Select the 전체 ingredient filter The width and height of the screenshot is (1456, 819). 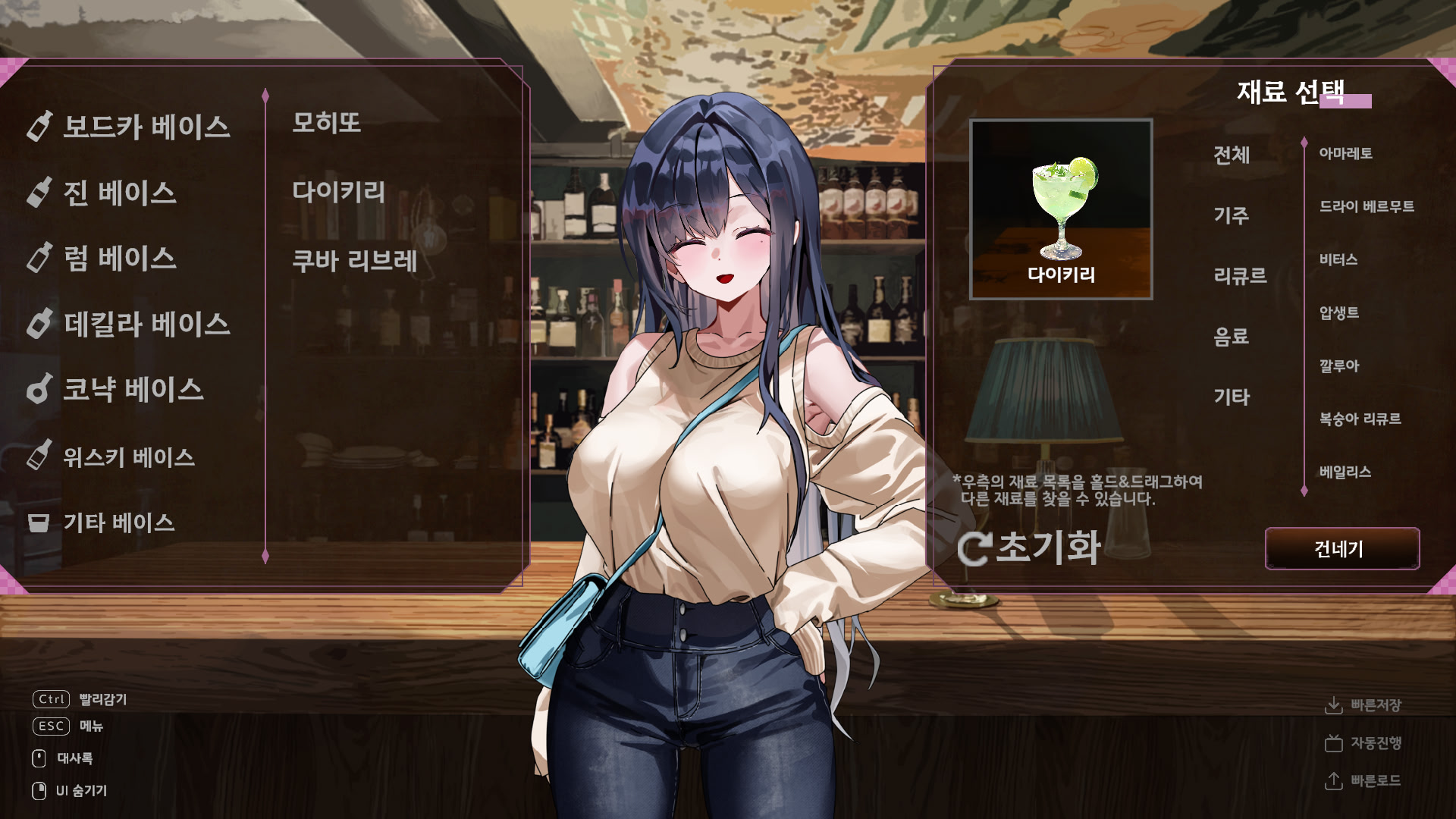click(1232, 155)
